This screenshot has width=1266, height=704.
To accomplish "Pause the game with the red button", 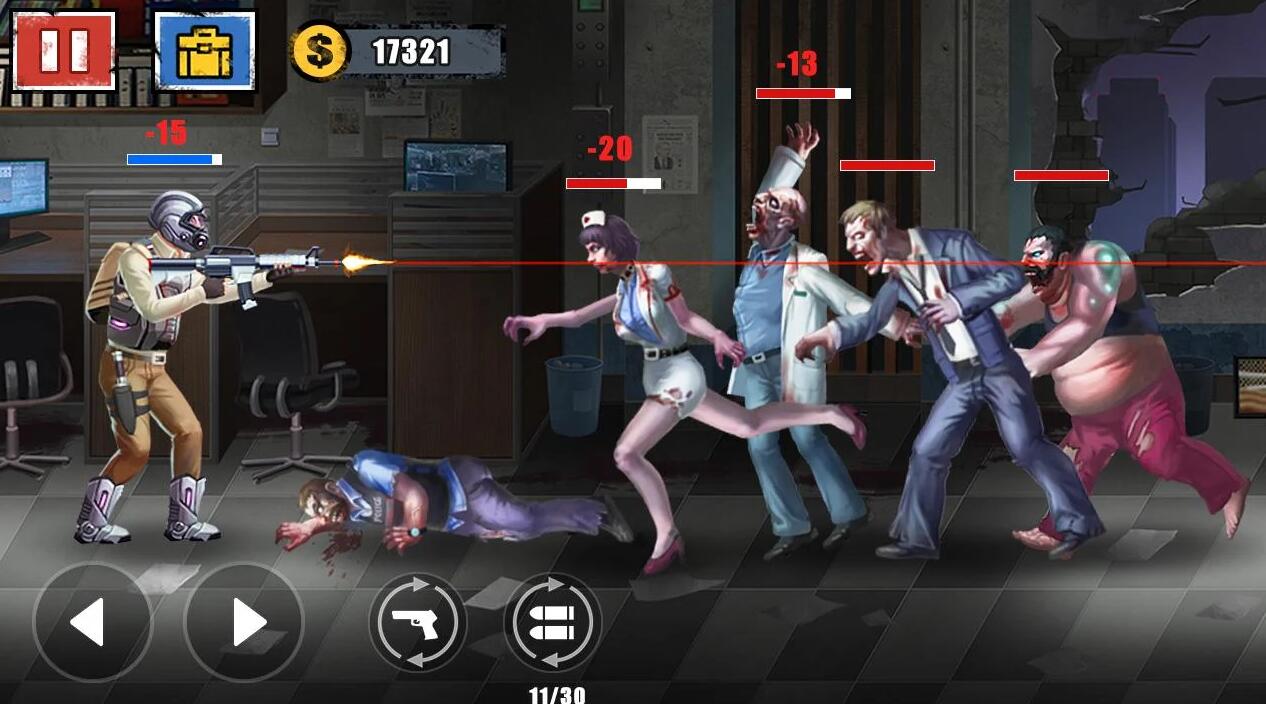I will pyautogui.click(x=64, y=50).
